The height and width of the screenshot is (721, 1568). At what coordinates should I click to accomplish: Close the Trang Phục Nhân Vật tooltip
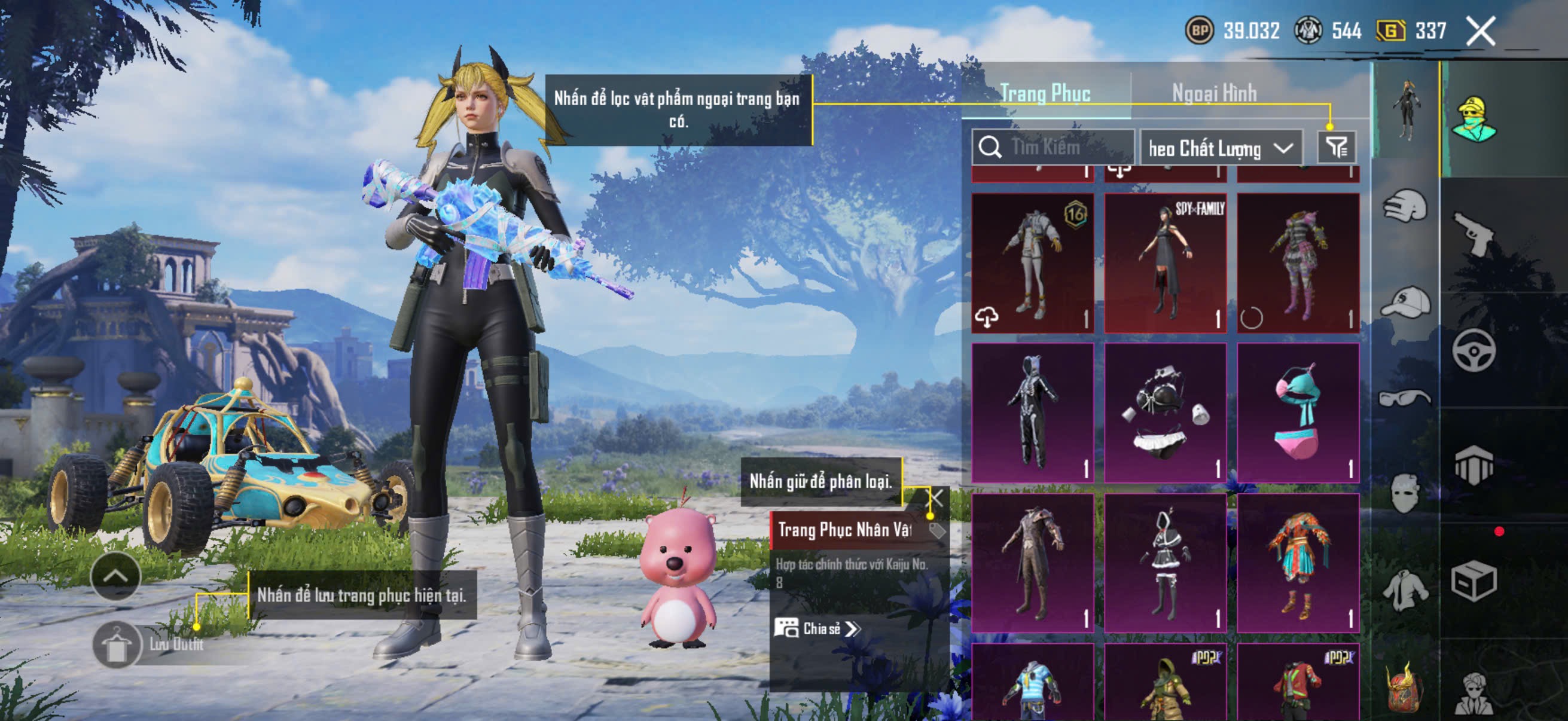[x=935, y=499]
